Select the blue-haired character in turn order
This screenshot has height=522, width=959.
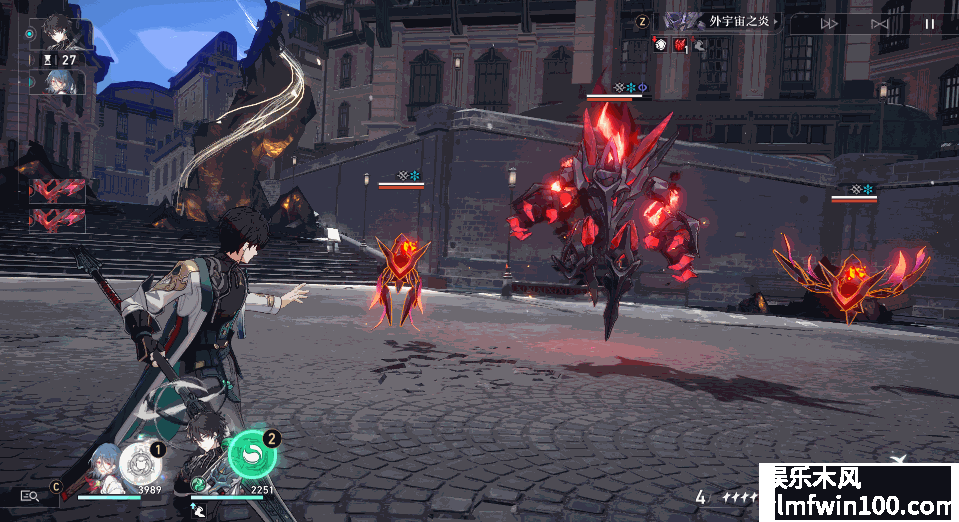(x=56, y=81)
